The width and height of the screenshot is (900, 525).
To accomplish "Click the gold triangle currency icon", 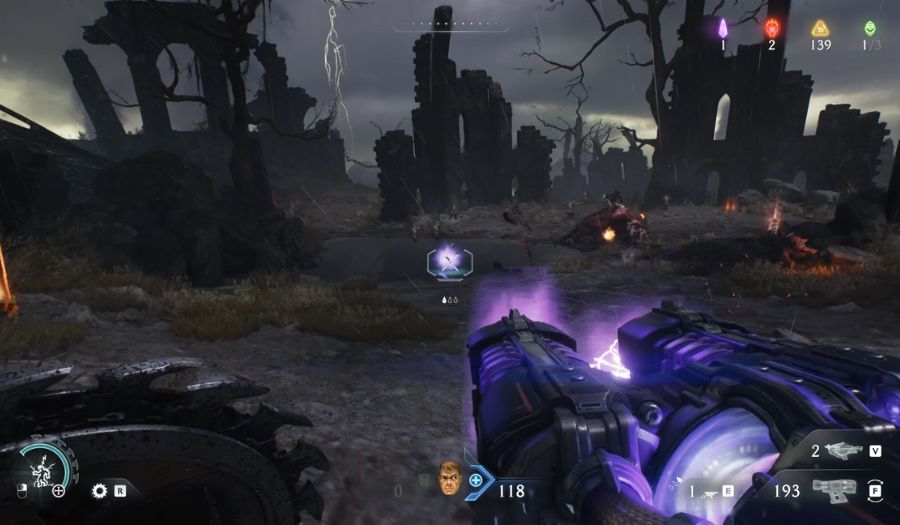I will point(820,28).
